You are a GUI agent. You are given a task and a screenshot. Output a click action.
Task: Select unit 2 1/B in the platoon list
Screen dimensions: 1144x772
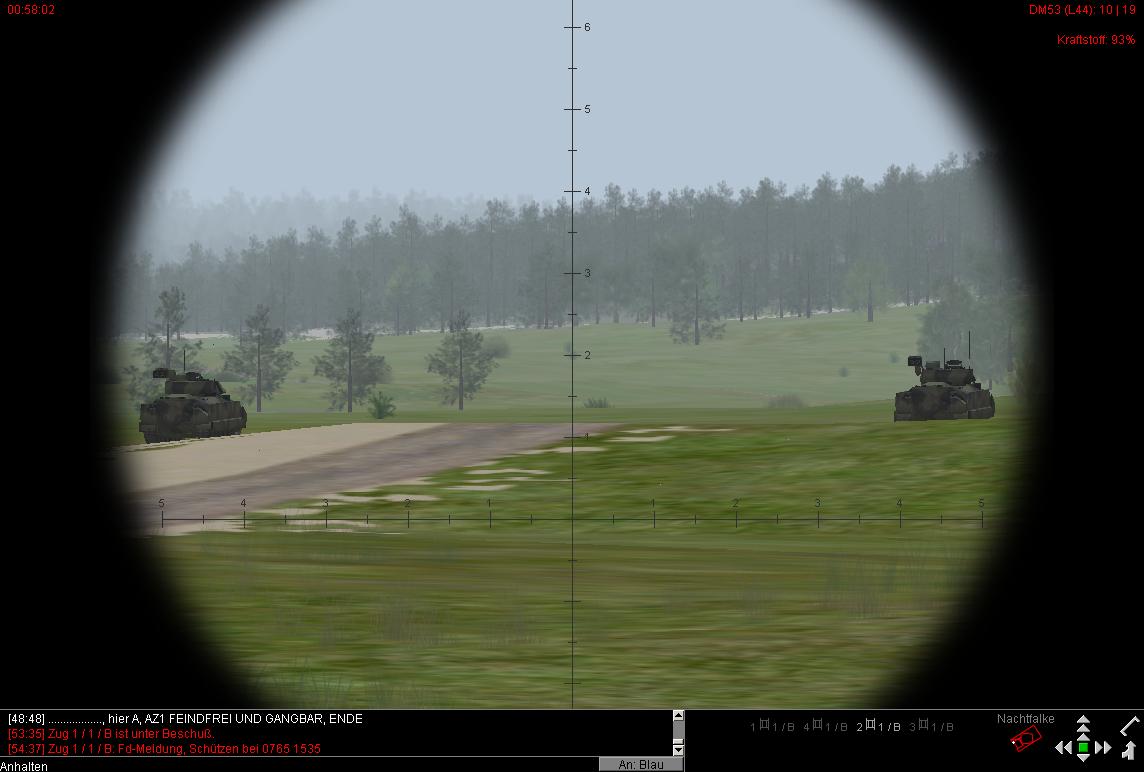[x=878, y=727]
